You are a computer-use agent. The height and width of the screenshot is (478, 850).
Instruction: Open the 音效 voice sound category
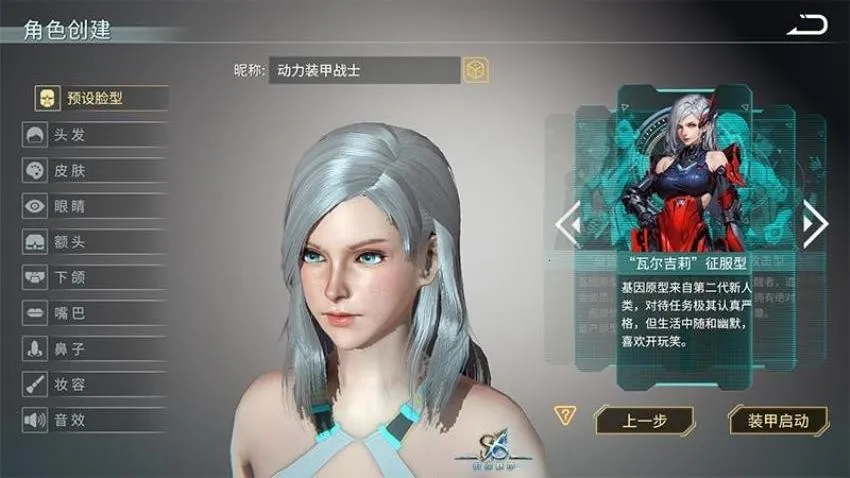(x=95, y=420)
